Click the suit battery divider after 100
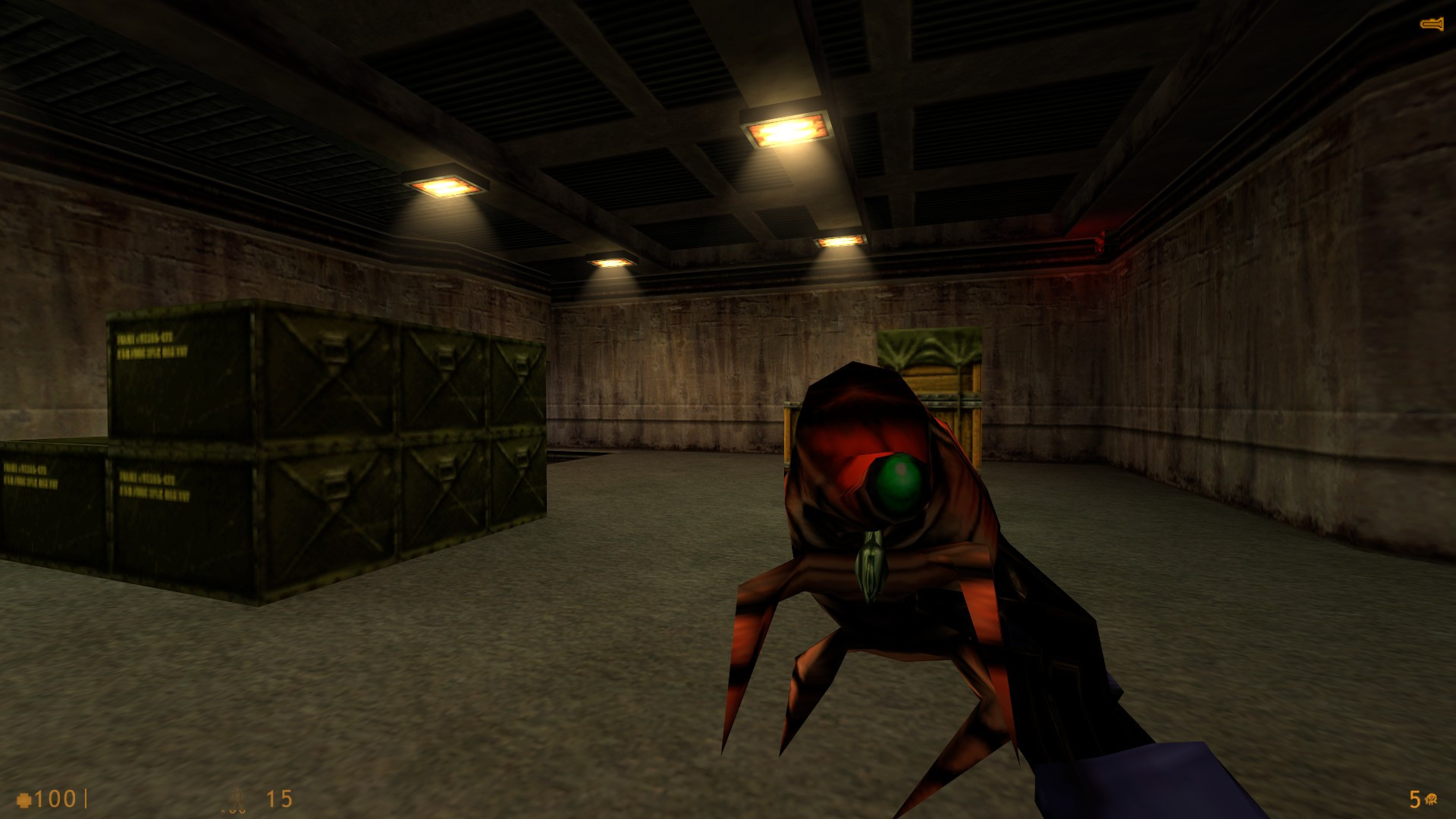Image resolution: width=1456 pixels, height=819 pixels. click(x=86, y=799)
